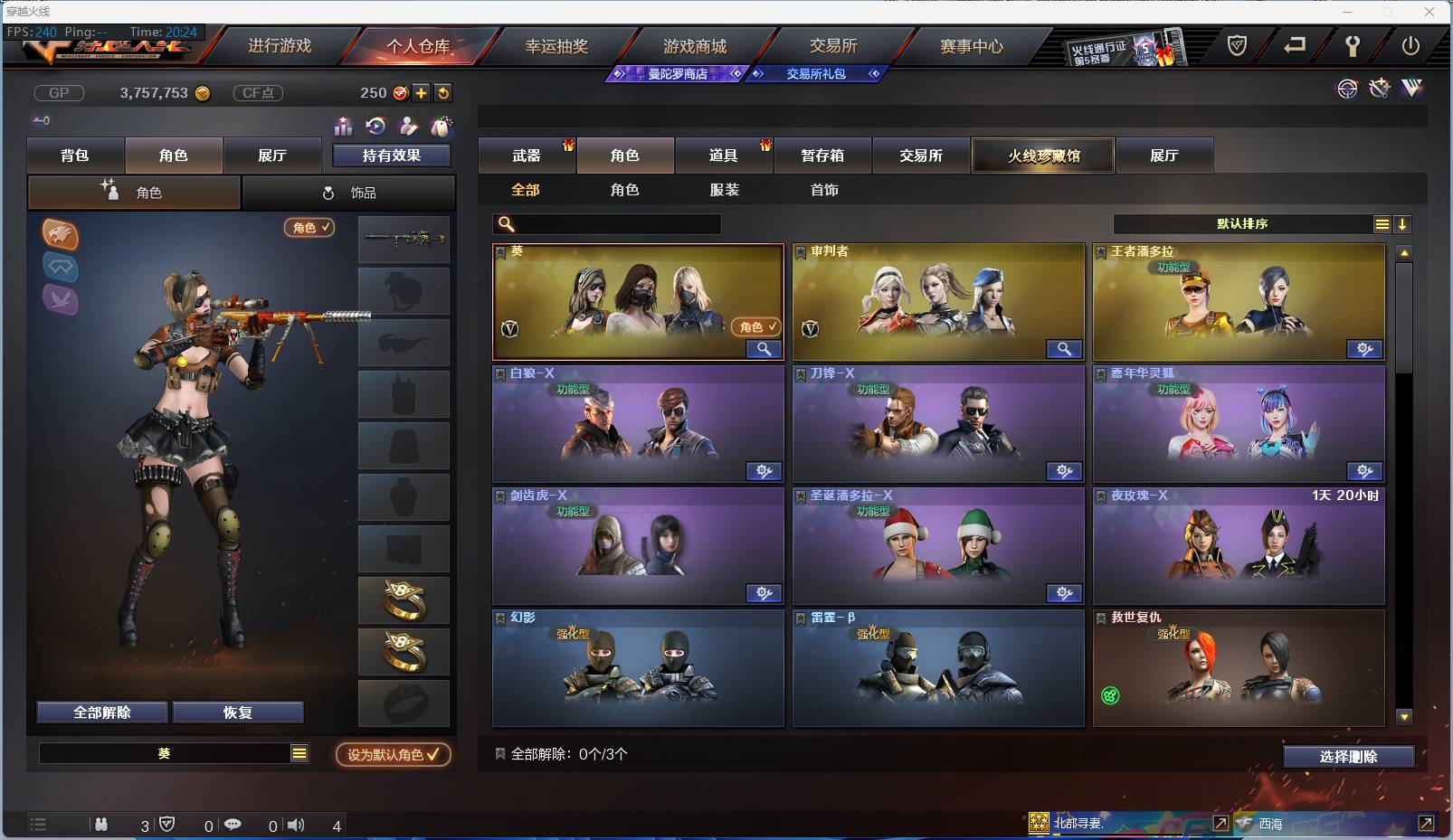Click the 设为默认角色 button
Screen dimensions: 1453x840
(x=393, y=755)
